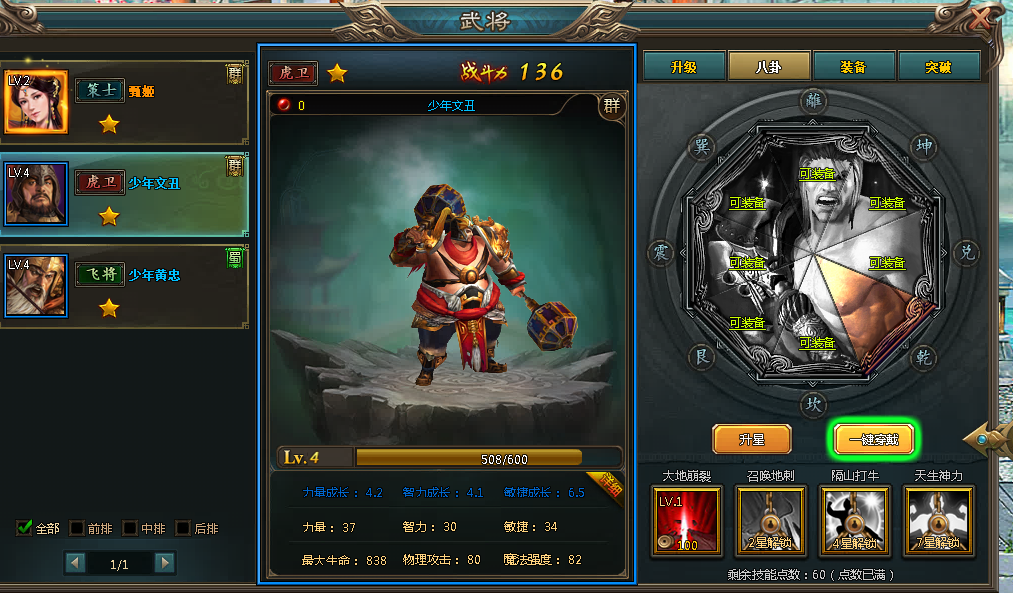The width and height of the screenshot is (1013, 593).
Task: Open the 详细 stats corner ribbon
Action: pos(607,486)
